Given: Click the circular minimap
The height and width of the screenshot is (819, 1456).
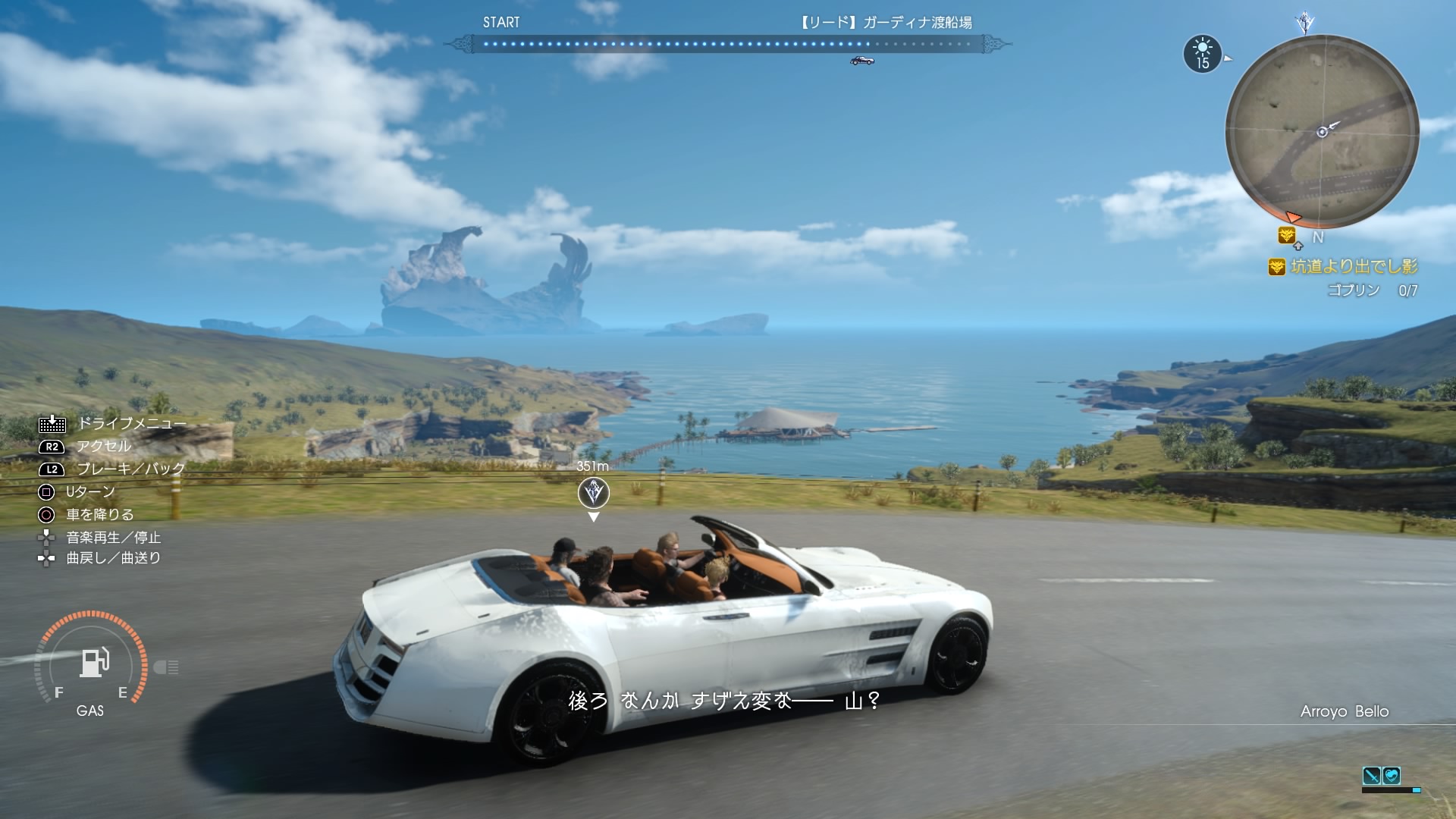Looking at the screenshot, I should [x=1322, y=131].
